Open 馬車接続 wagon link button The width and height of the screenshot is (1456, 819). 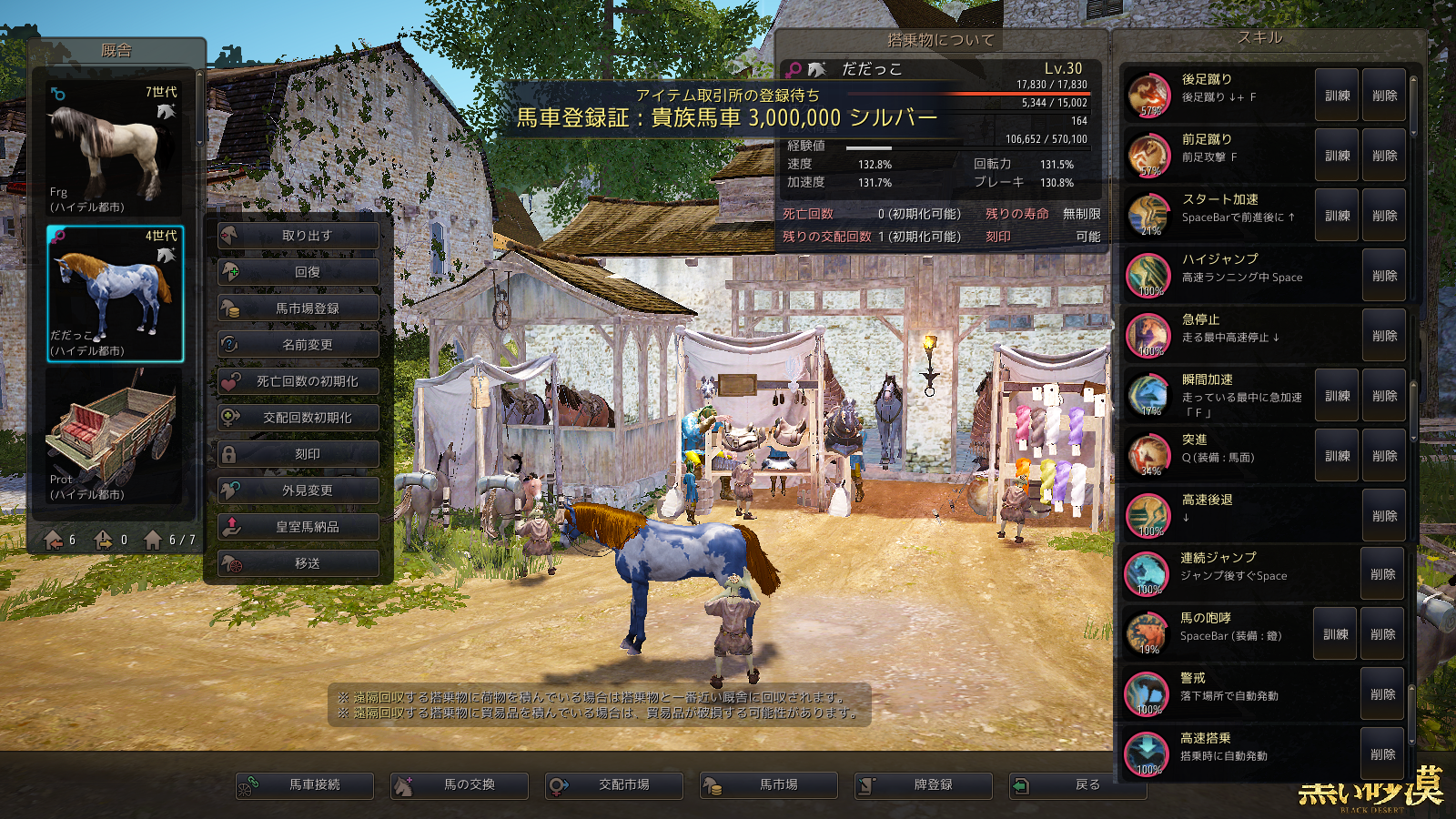[x=305, y=785]
